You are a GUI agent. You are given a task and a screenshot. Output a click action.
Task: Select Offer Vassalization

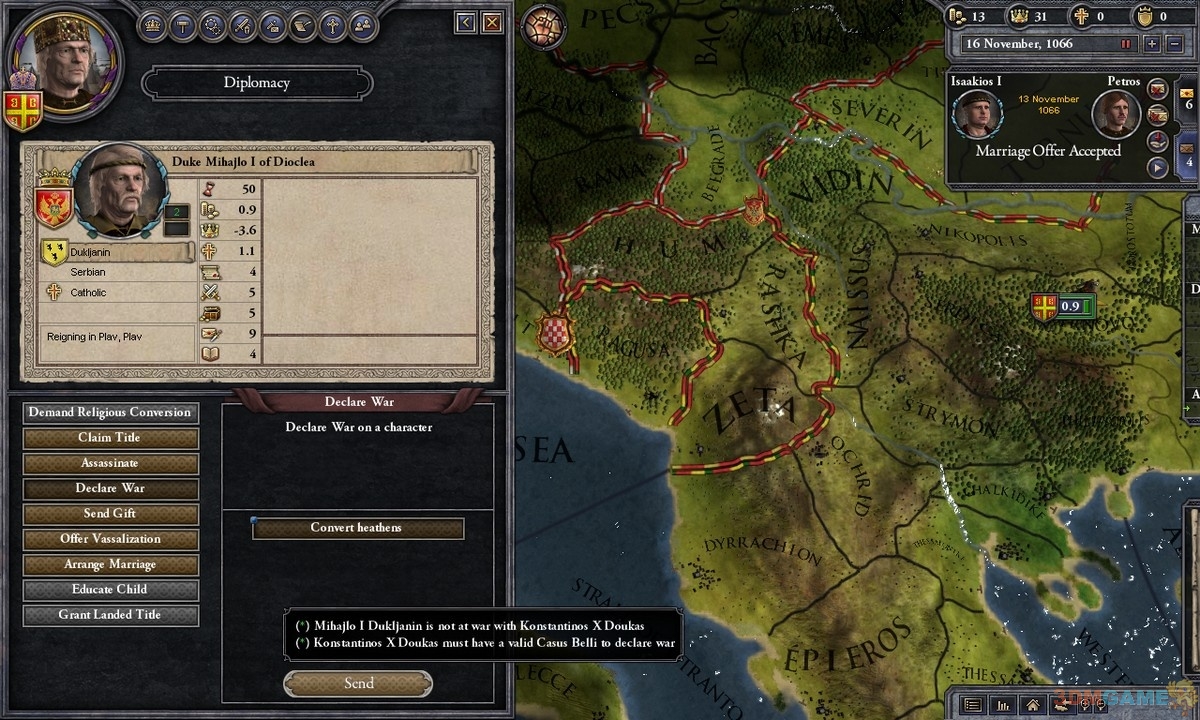pos(110,539)
